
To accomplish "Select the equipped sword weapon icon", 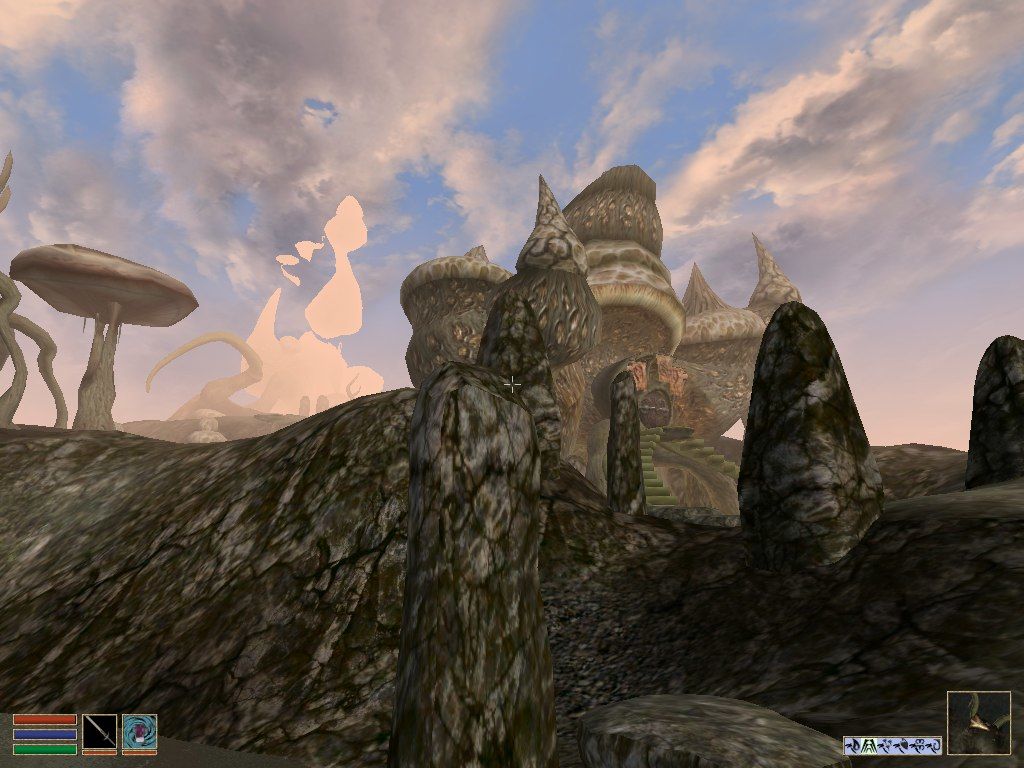I will click(99, 732).
